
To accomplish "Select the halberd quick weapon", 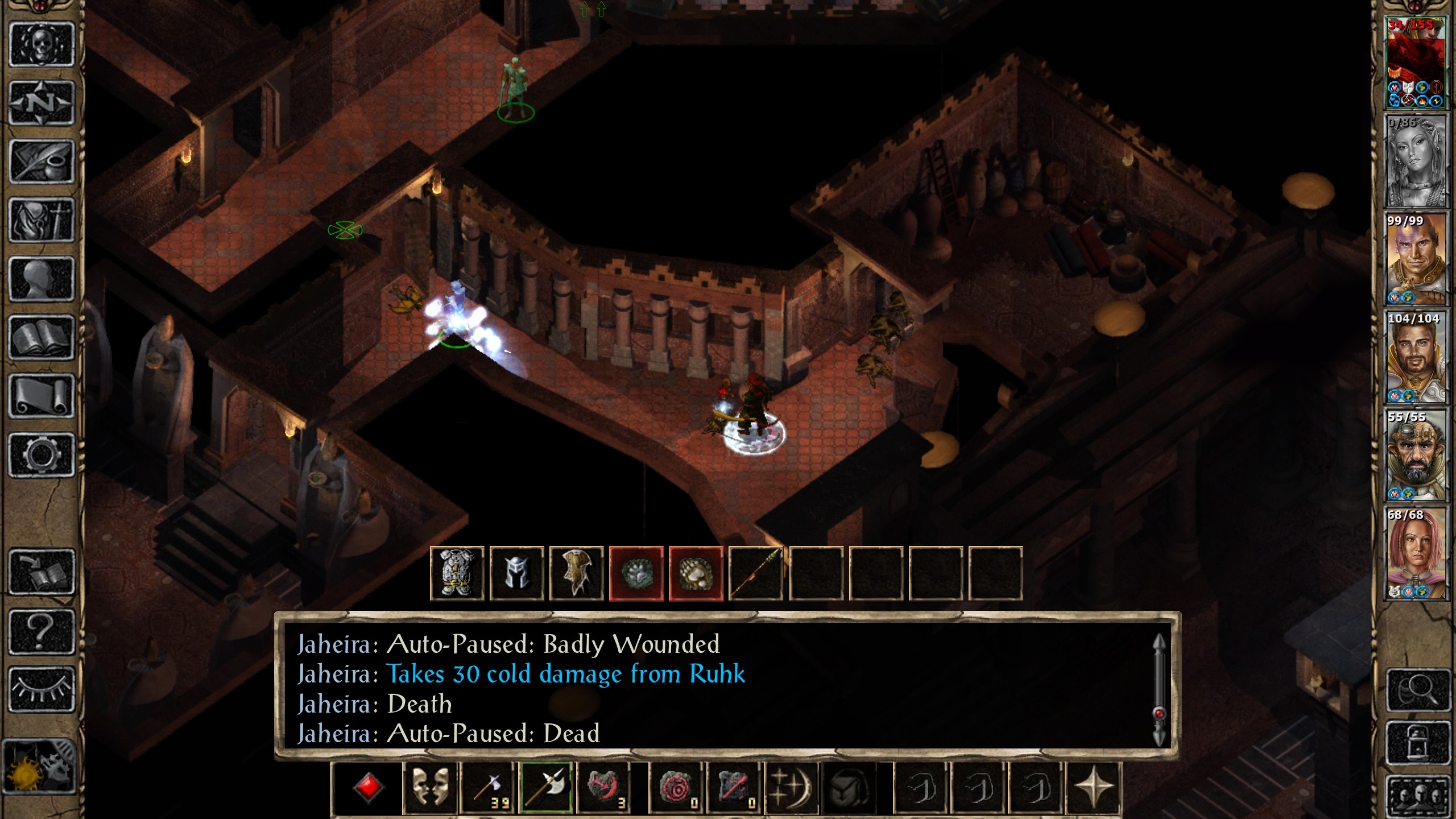I will [x=546, y=788].
